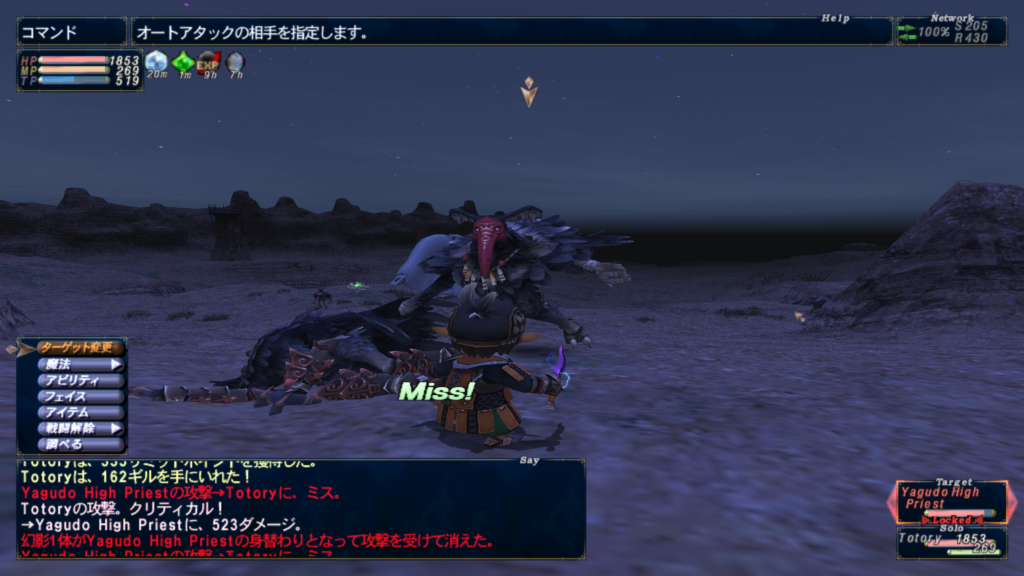The width and height of the screenshot is (1024, 576).
Task: Select the icy blue 20m buff icon
Action: pyautogui.click(x=156, y=63)
